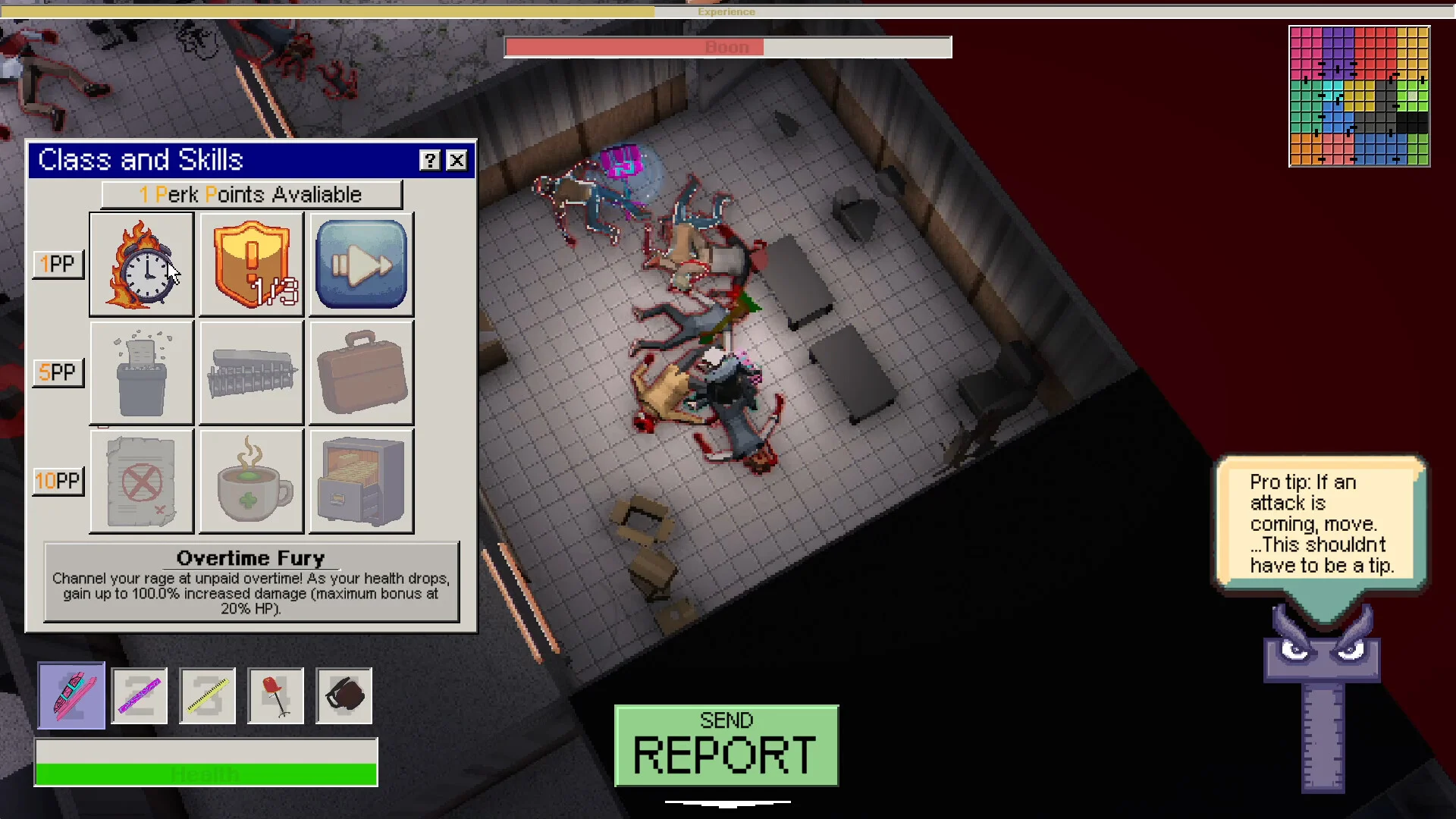Open help for Class and Skills
Viewport: 1456px width, 819px height.
pos(430,160)
